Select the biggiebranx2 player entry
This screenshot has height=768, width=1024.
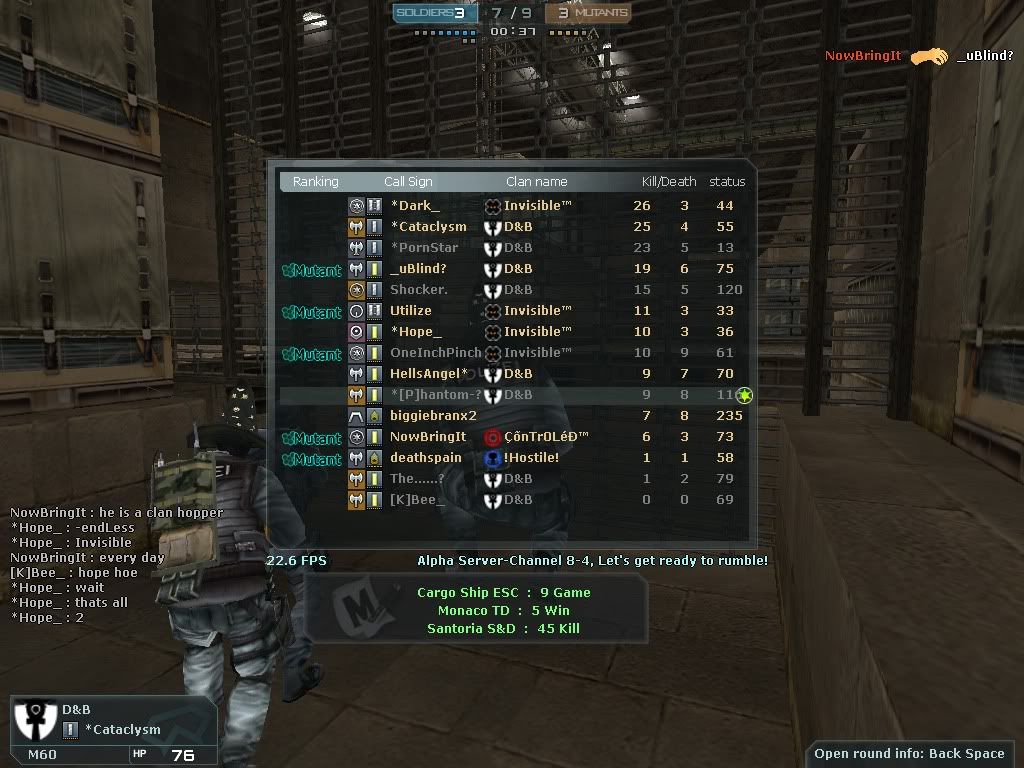tap(433, 415)
